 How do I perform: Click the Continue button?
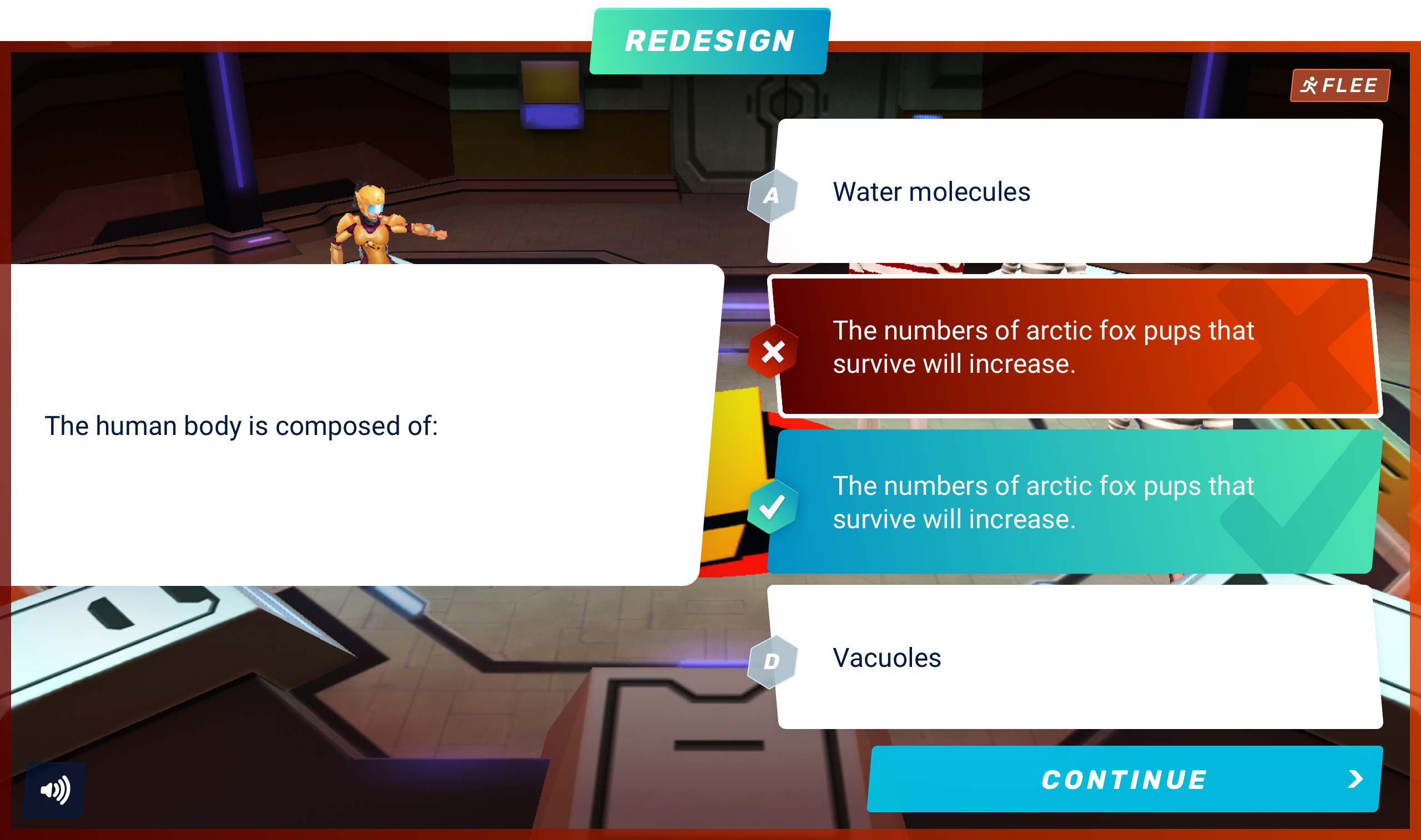click(x=1124, y=779)
